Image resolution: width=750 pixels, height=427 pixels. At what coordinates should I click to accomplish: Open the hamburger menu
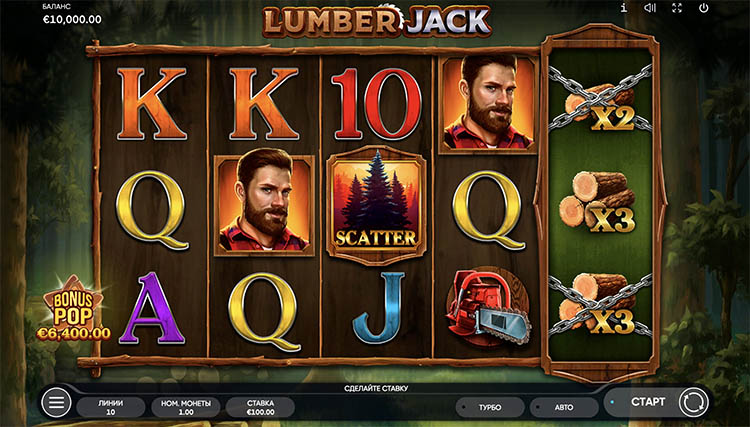(57, 403)
